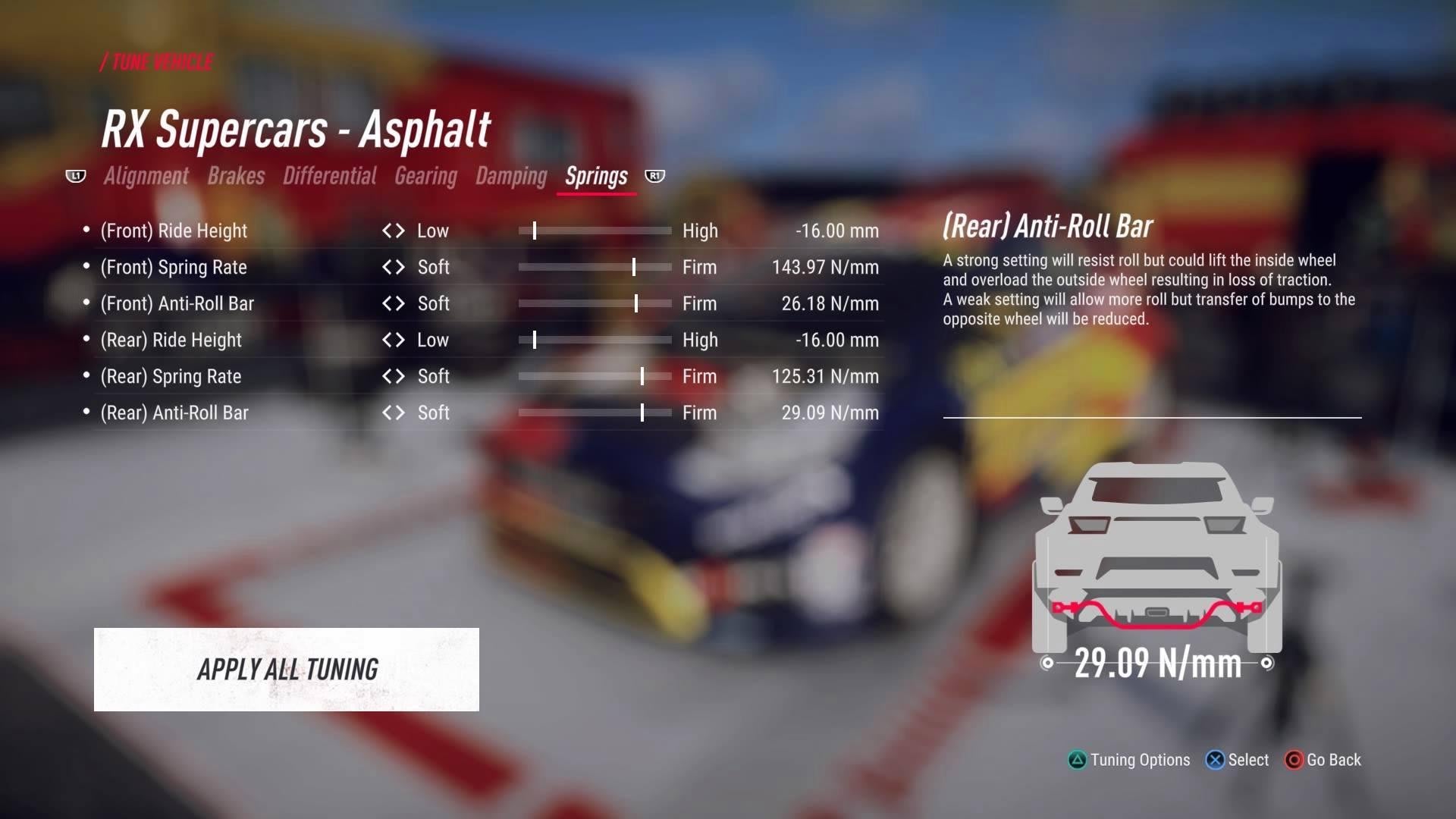Show the Damping tab

511,176
